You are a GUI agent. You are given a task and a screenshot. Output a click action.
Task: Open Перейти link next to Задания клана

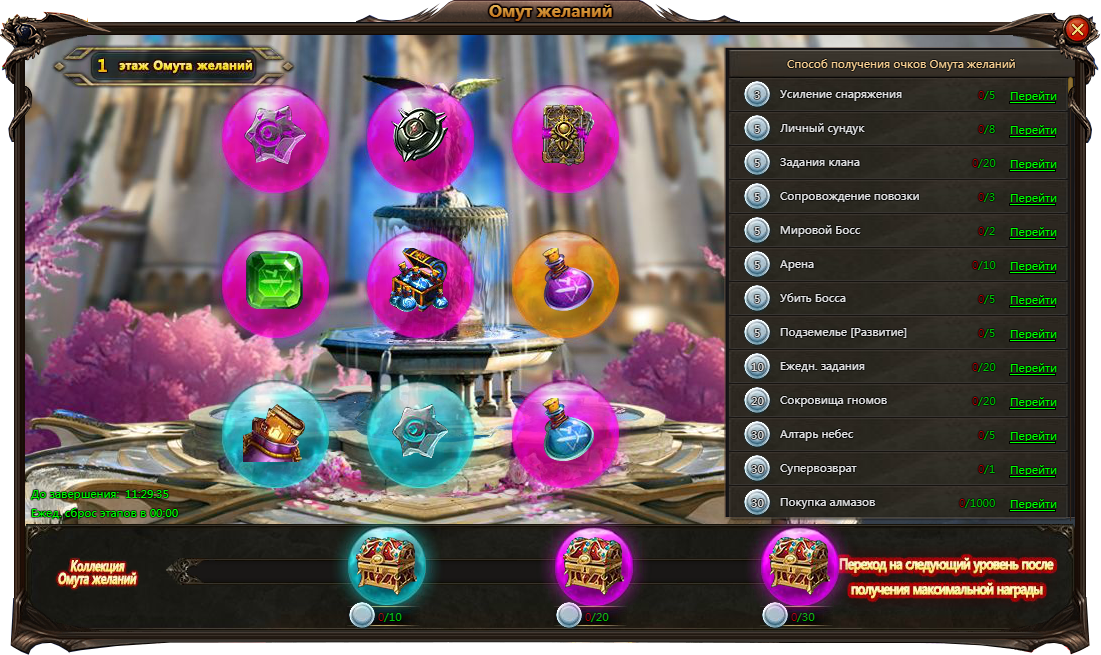[1033, 165]
